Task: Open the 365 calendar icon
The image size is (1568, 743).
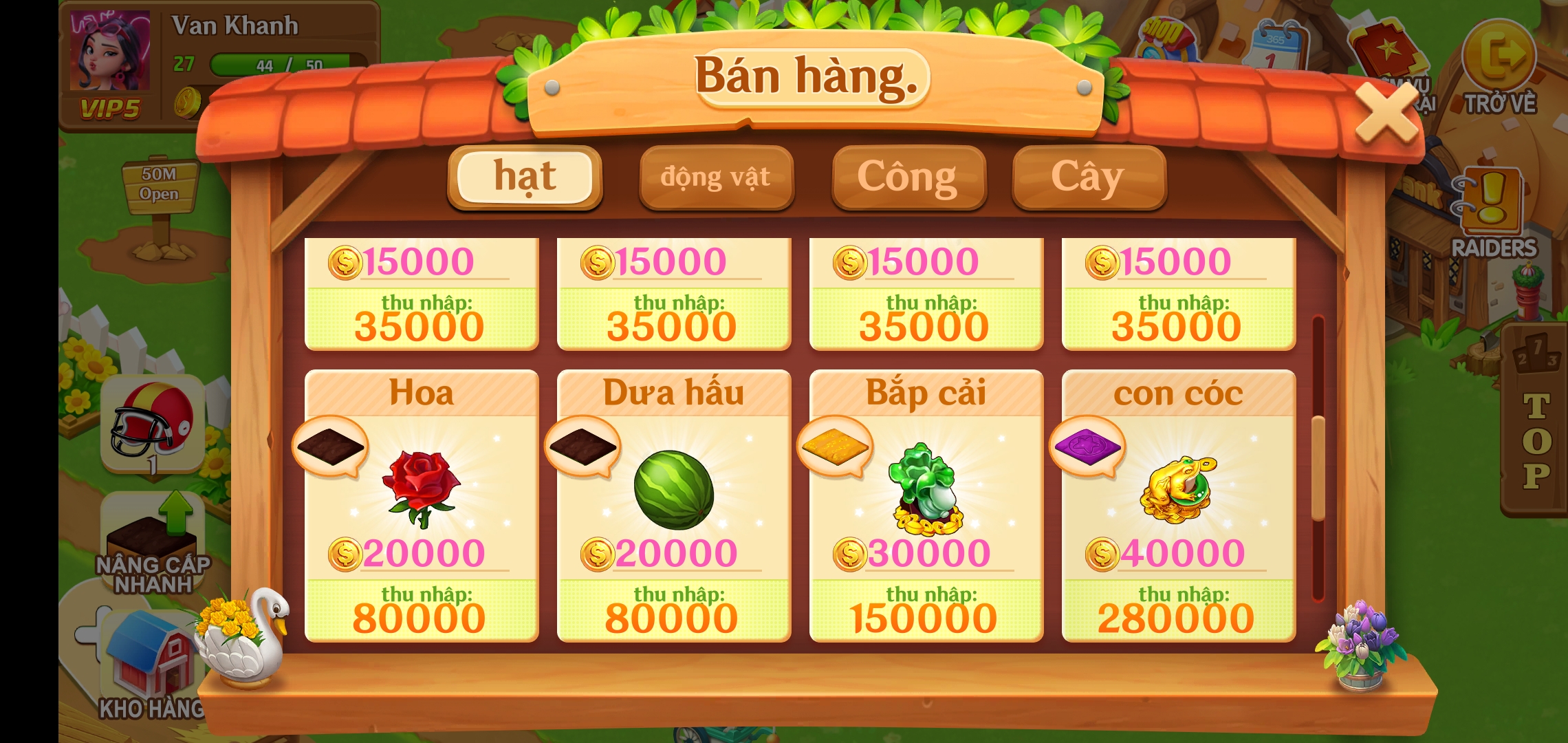Action: 1276,45
